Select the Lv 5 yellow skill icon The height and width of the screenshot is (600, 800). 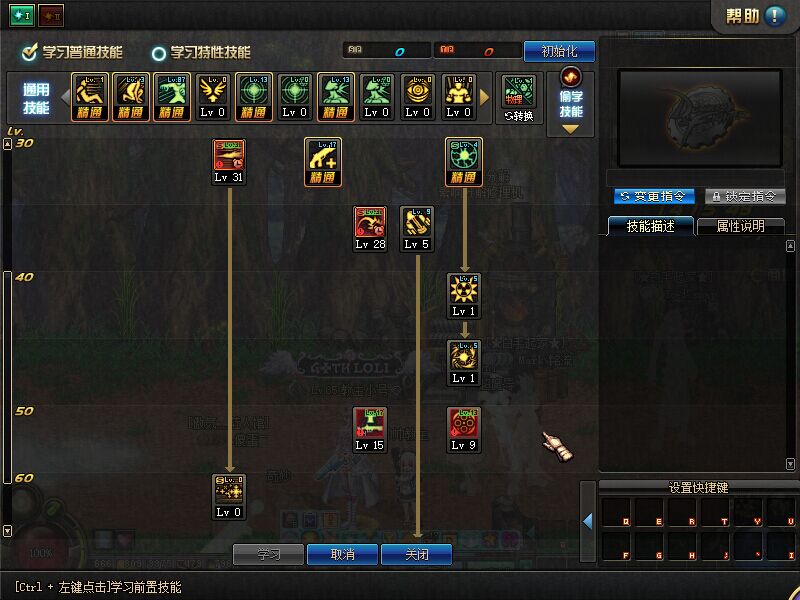(417, 222)
